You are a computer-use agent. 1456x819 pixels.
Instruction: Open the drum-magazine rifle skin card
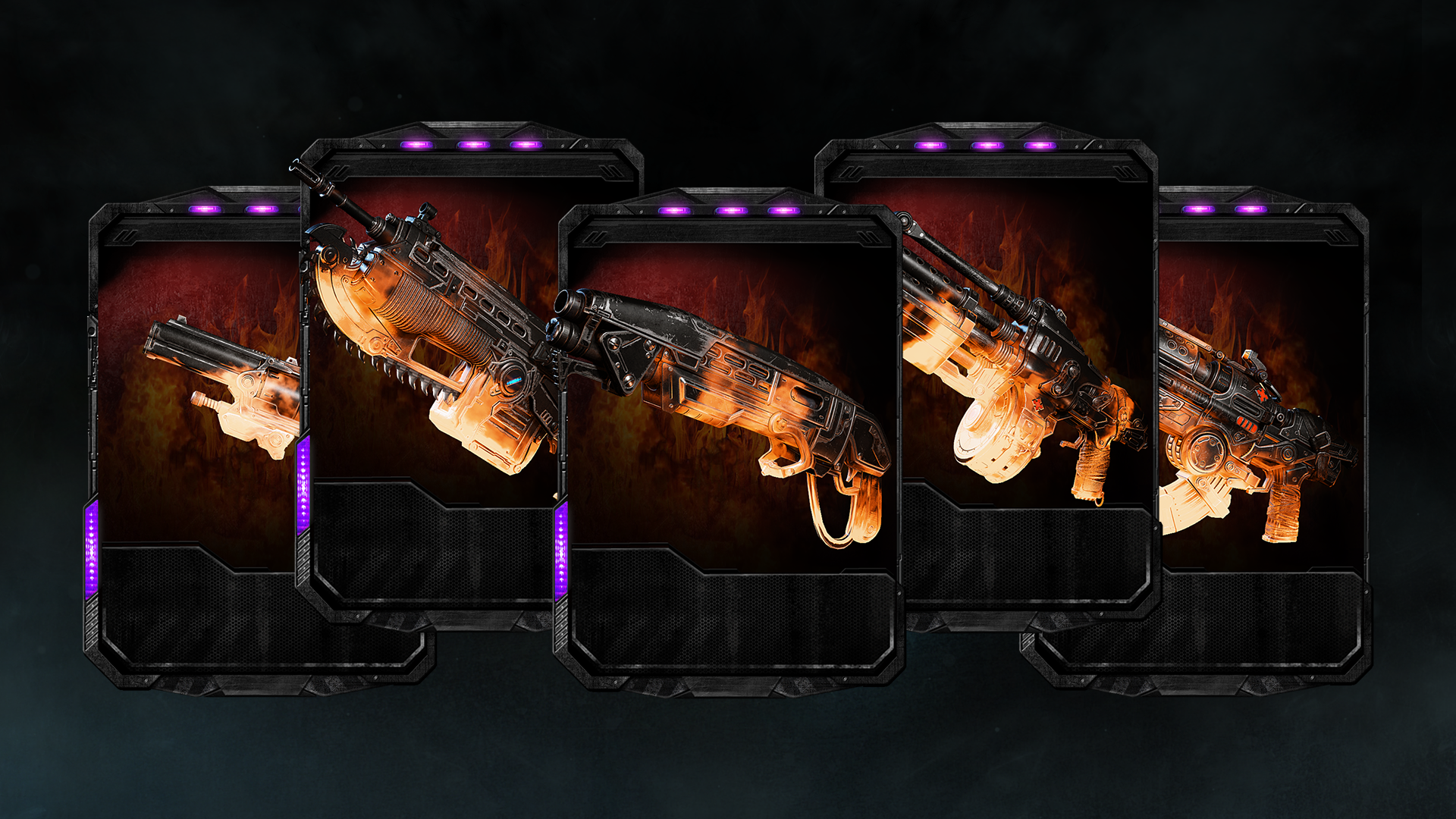tap(1024, 364)
